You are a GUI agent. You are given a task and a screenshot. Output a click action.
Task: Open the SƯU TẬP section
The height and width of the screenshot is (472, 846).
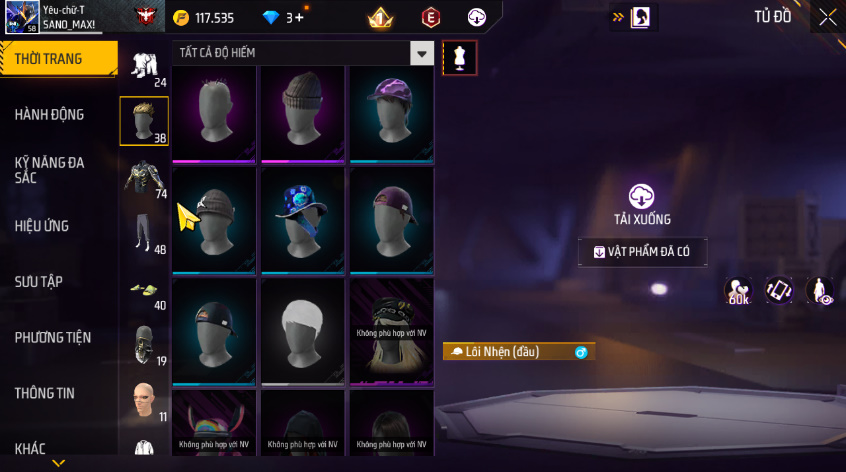pyautogui.click(x=39, y=282)
